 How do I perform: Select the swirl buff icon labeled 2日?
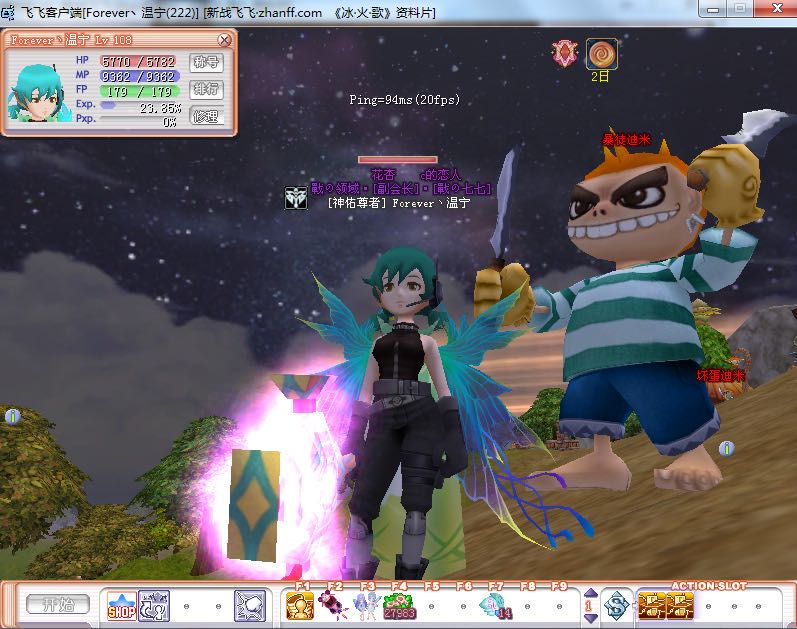(601, 54)
